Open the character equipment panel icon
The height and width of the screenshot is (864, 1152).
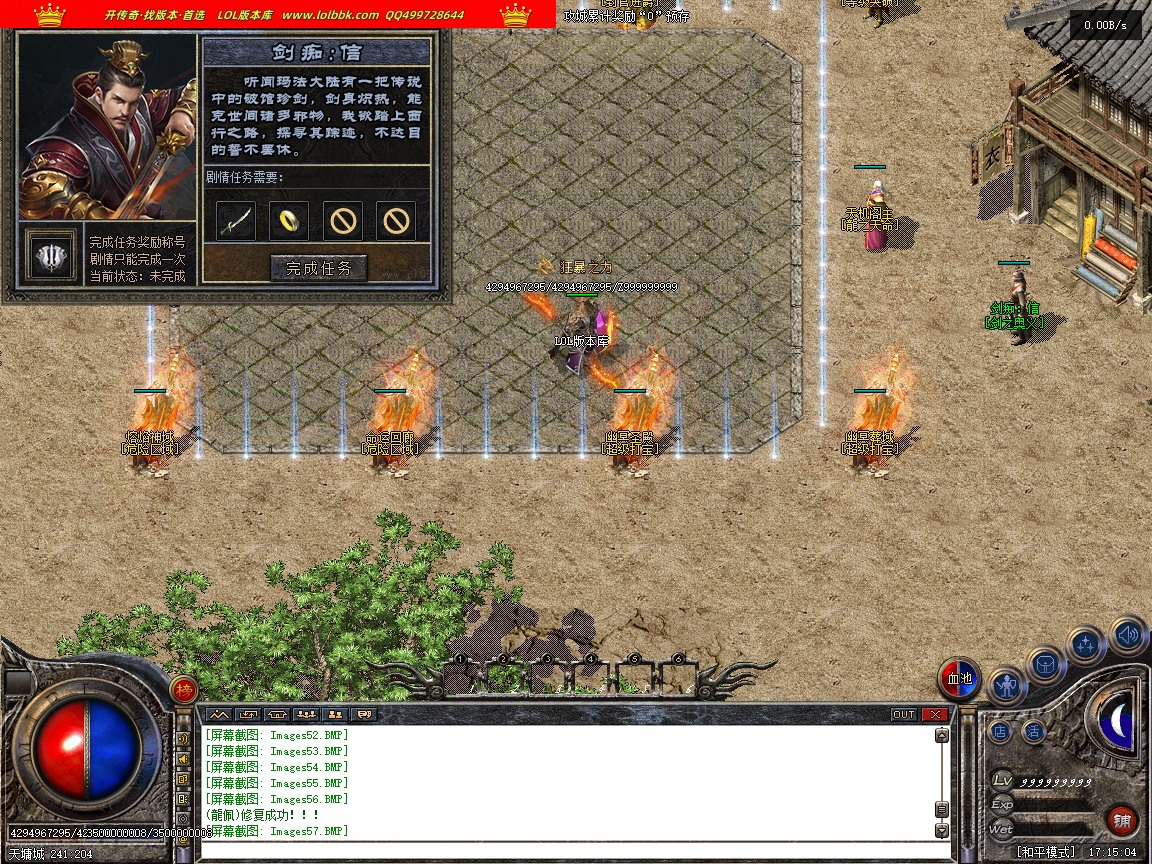pyautogui.click(x=1007, y=686)
